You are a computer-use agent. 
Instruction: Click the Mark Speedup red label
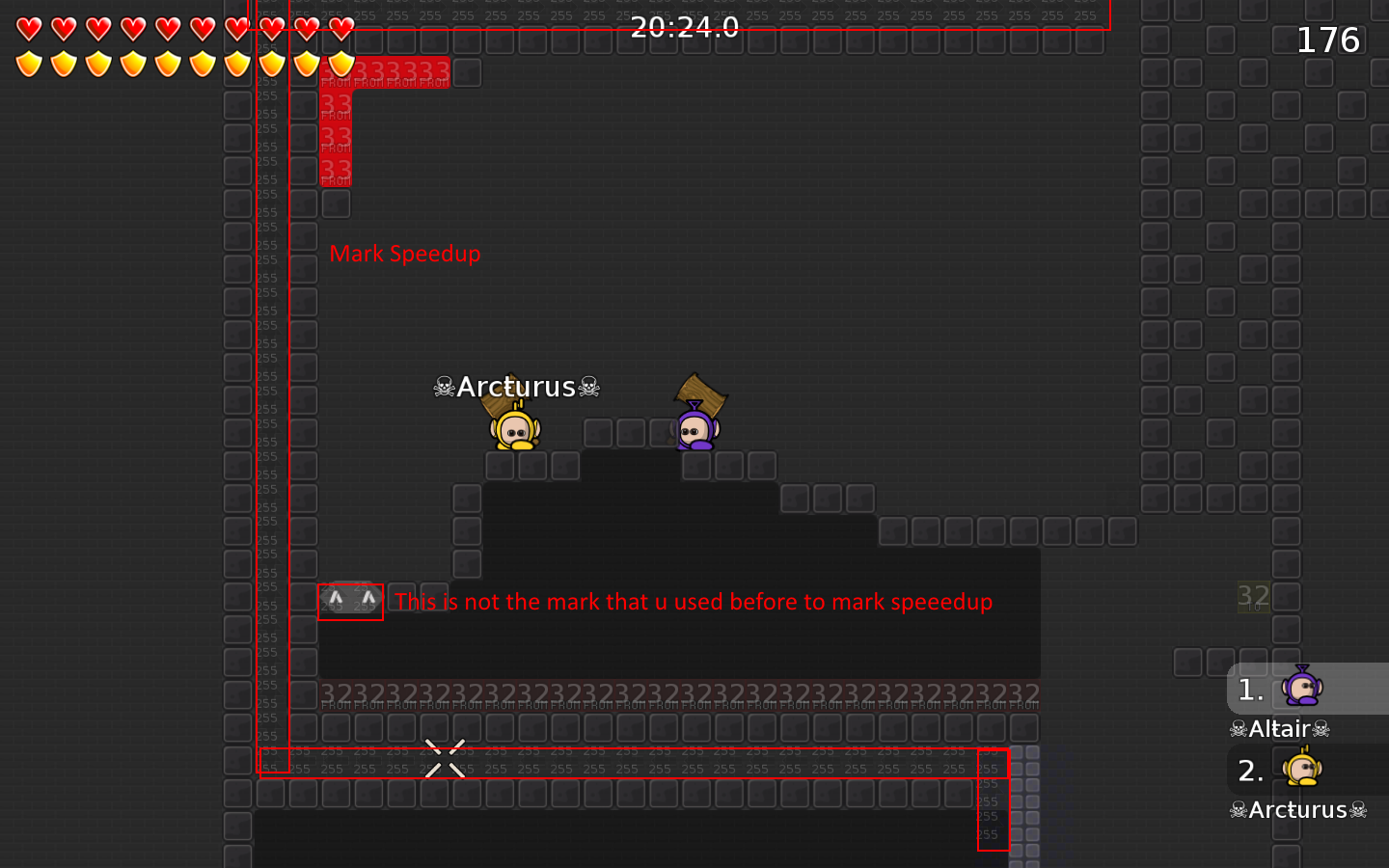(405, 254)
